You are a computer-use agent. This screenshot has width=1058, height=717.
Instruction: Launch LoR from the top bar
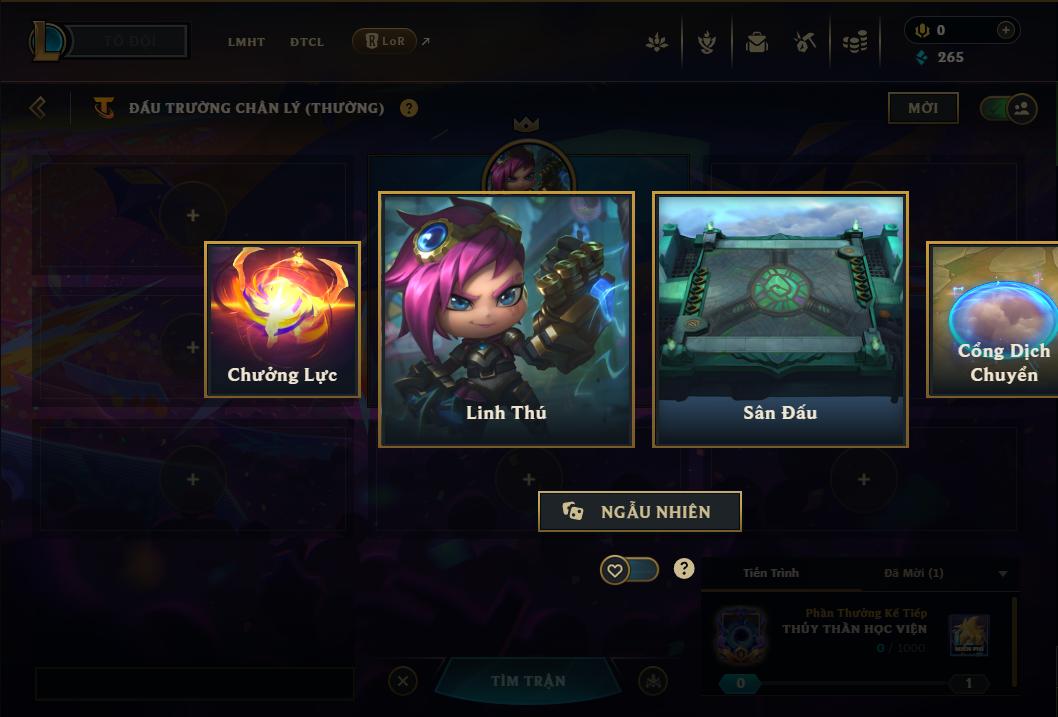tap(385, 41)
